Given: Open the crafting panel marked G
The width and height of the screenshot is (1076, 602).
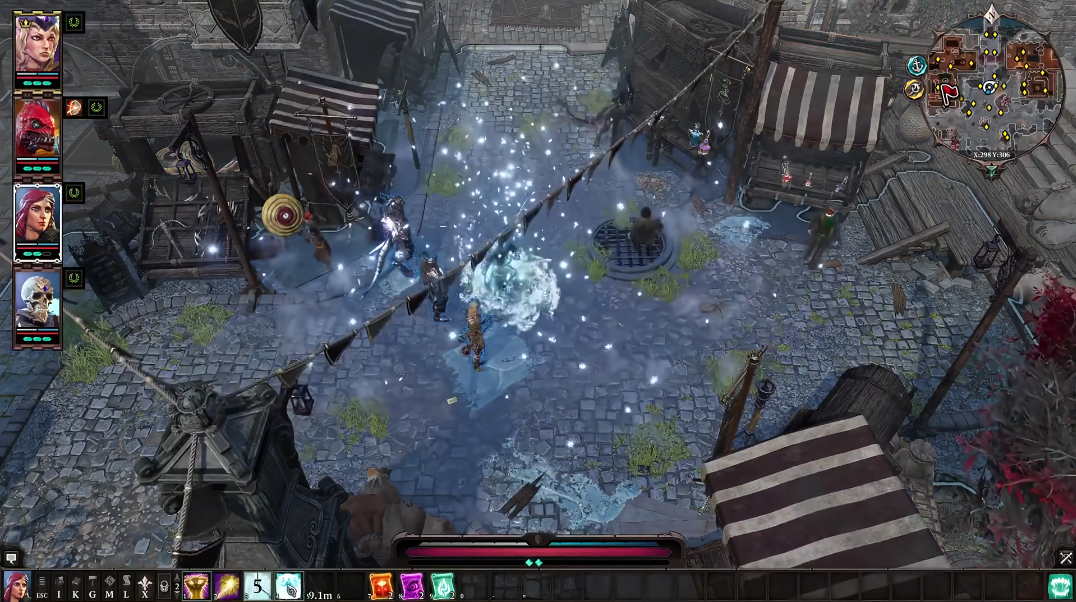Looking at the screenshot, I should click(x=93, y=587).
